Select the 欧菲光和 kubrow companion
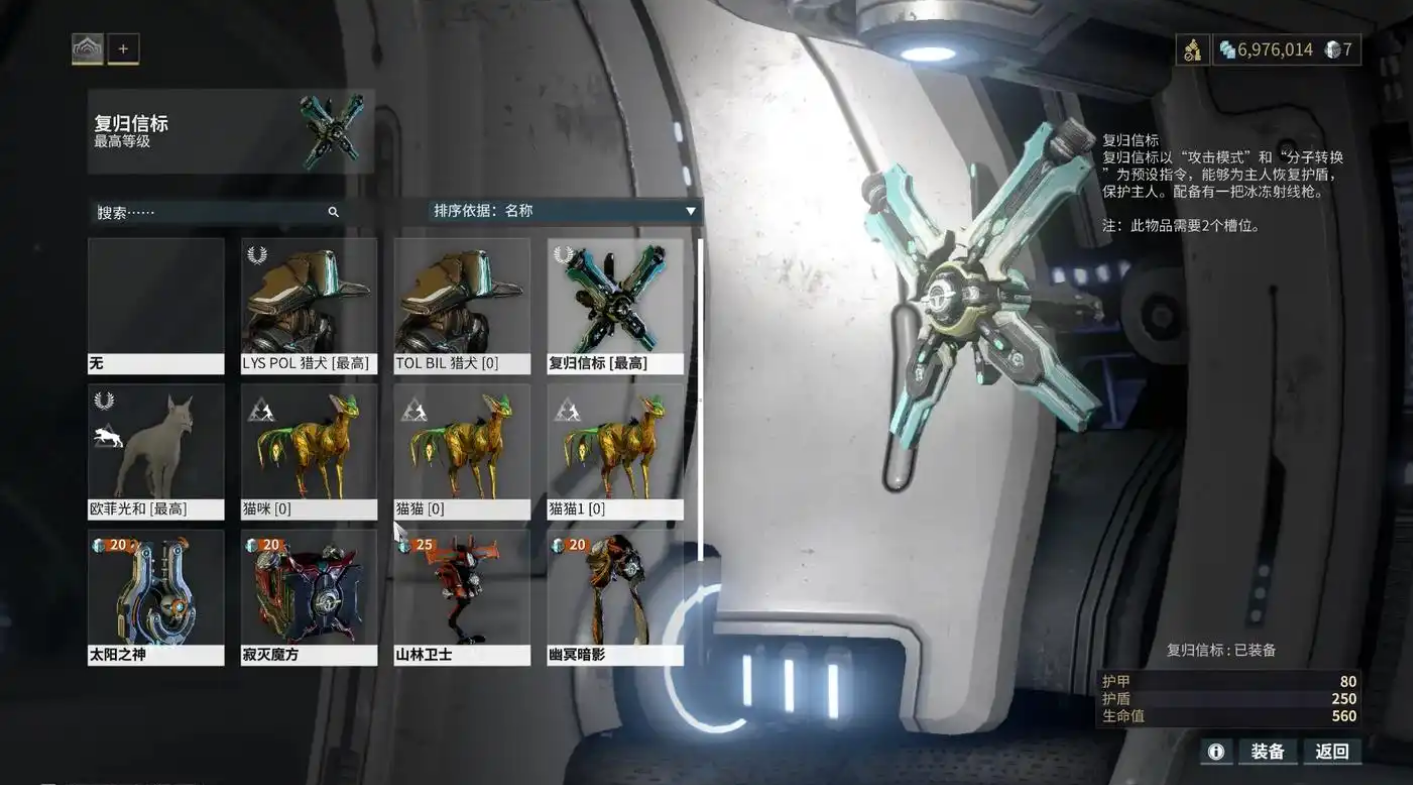Viewport: 1413px width, 785px height. coord(156,452)
